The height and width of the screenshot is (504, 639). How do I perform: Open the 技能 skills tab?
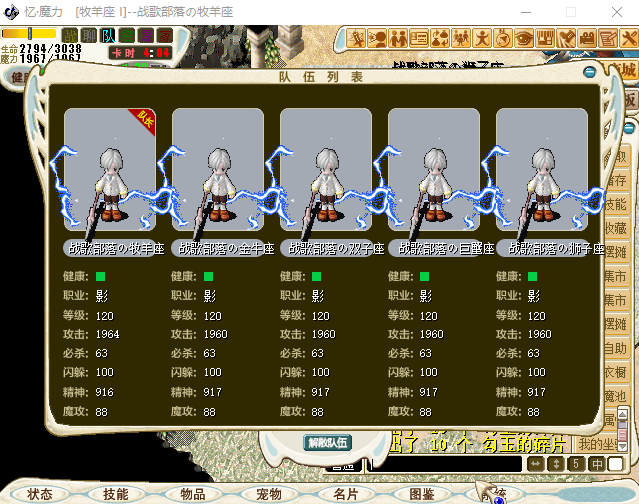tap(115, 494)
